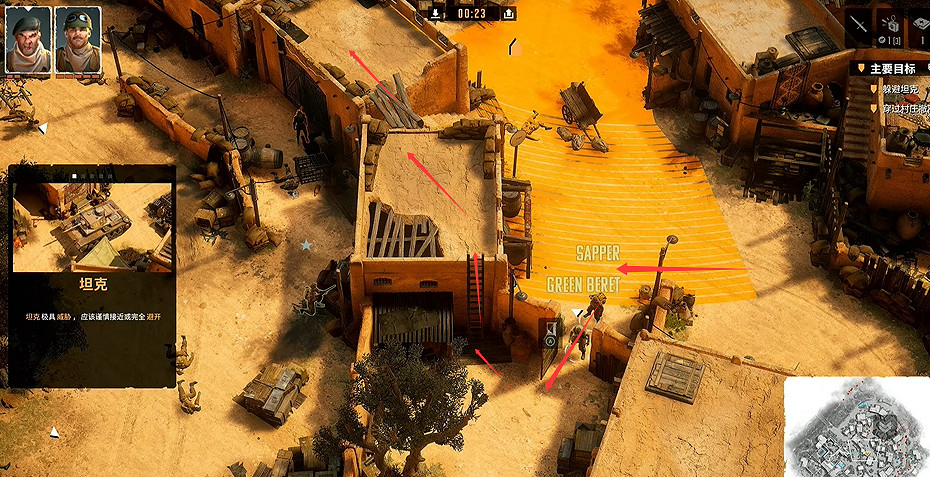The image size is (930, 477).
Task: Select the Sapper unit name label
Action: click(x=598, y=254)
